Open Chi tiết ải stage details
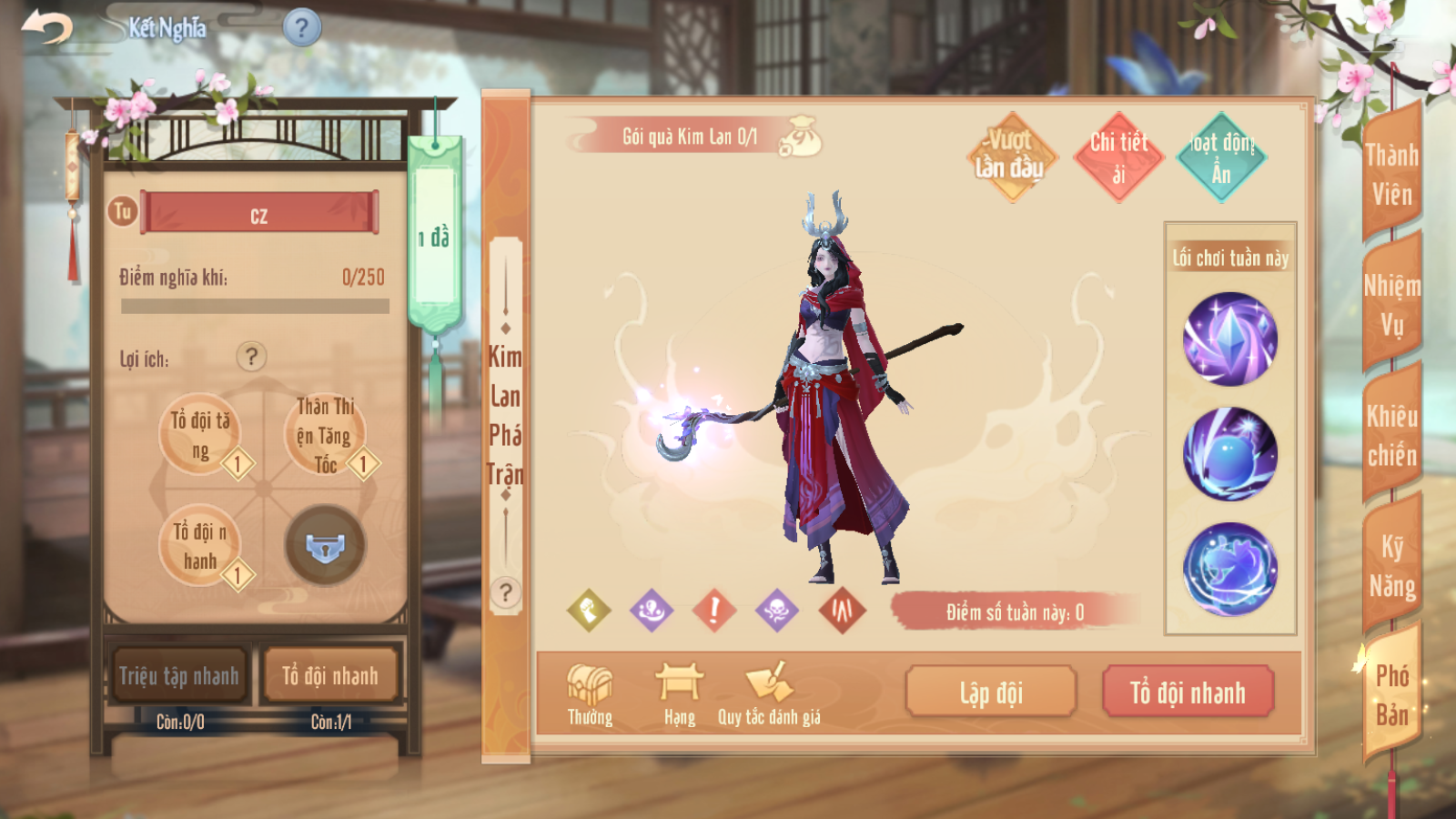Image resolution: width=1456 pixels, height=819 pixels. click(1118, 157)
